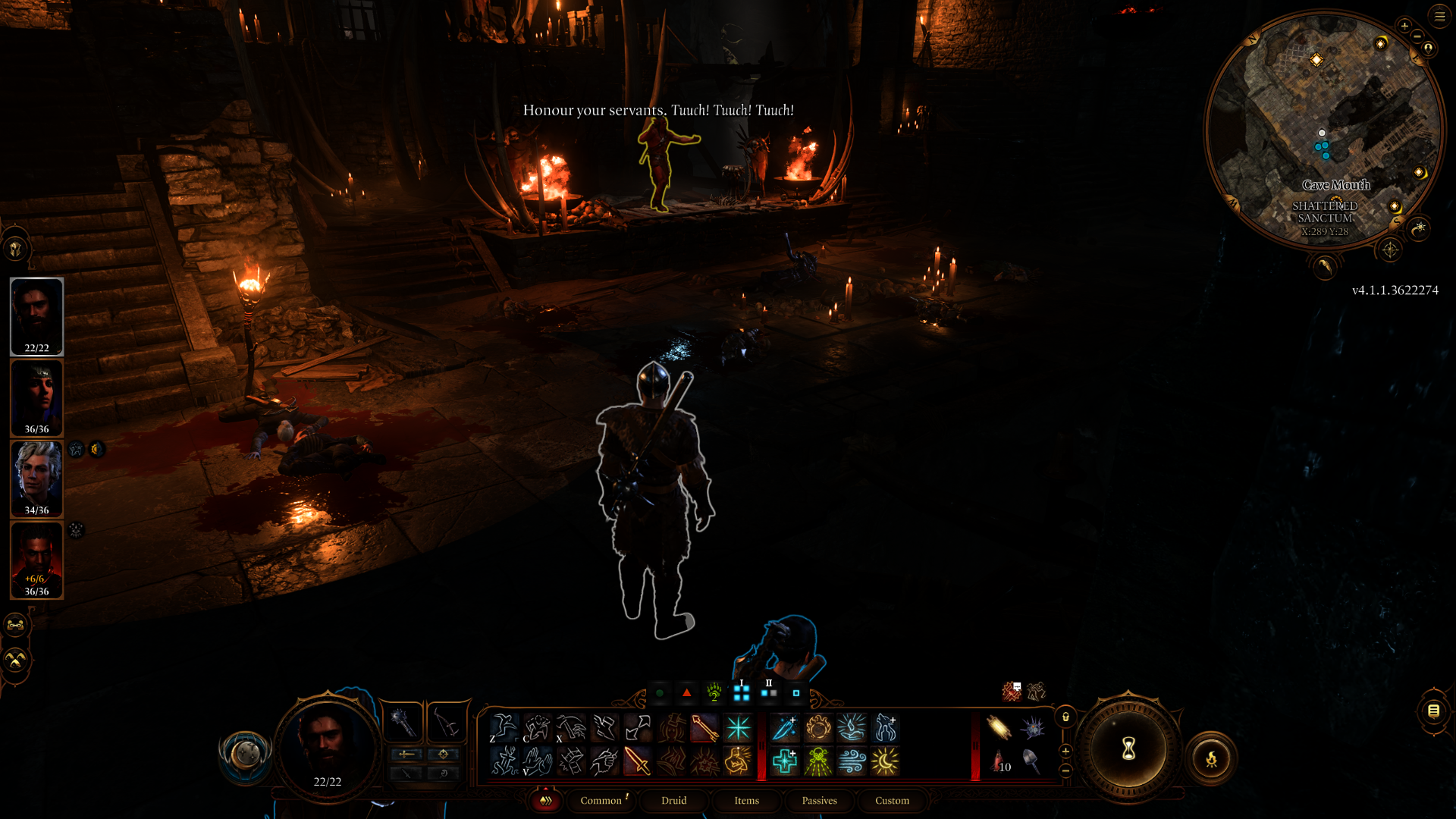Select the fourth party member portrait
Viewport: 1456px width, 819px height.
36,560
